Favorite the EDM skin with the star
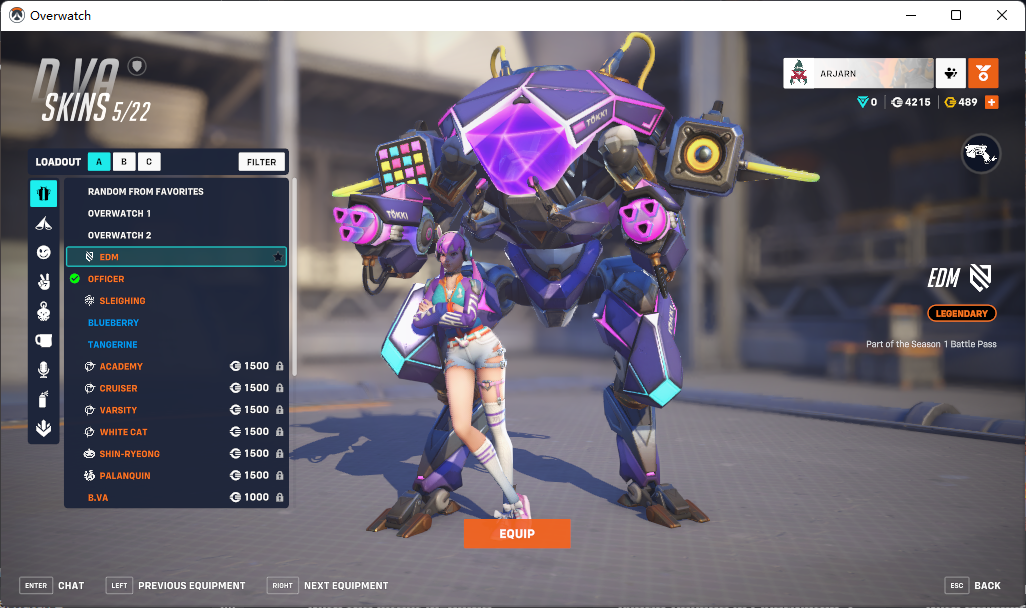Screen dimensions: 1026x608 pyautogui.click(x=277, y=257)
